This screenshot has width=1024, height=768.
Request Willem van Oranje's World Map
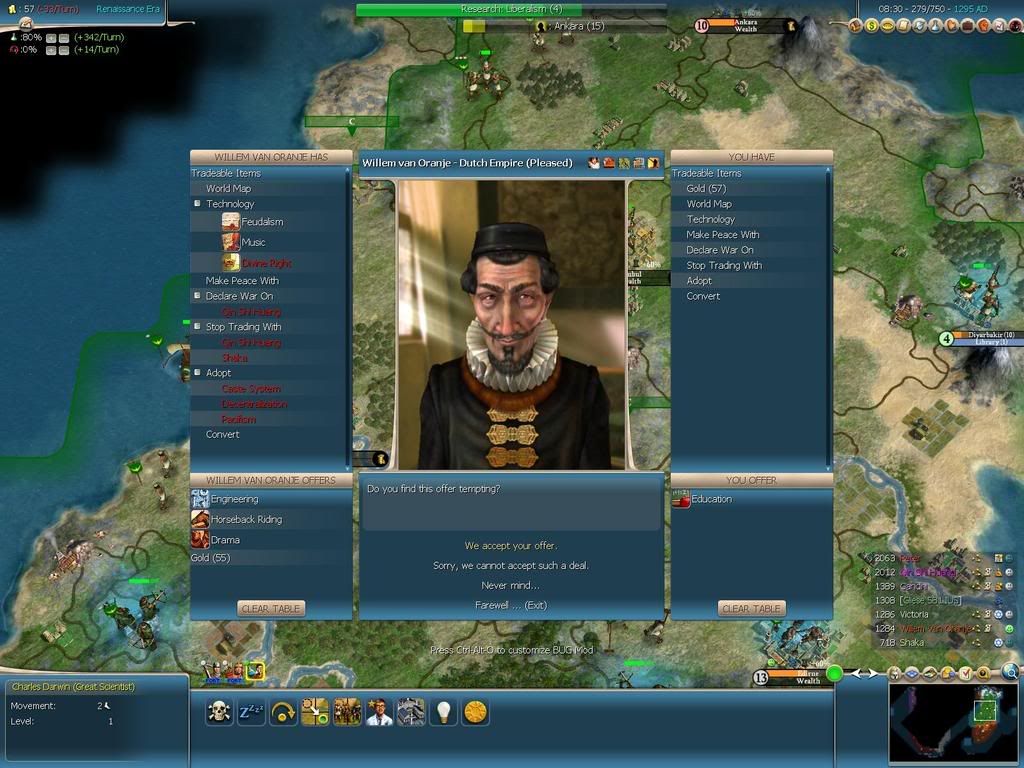(x=228, y=188)
